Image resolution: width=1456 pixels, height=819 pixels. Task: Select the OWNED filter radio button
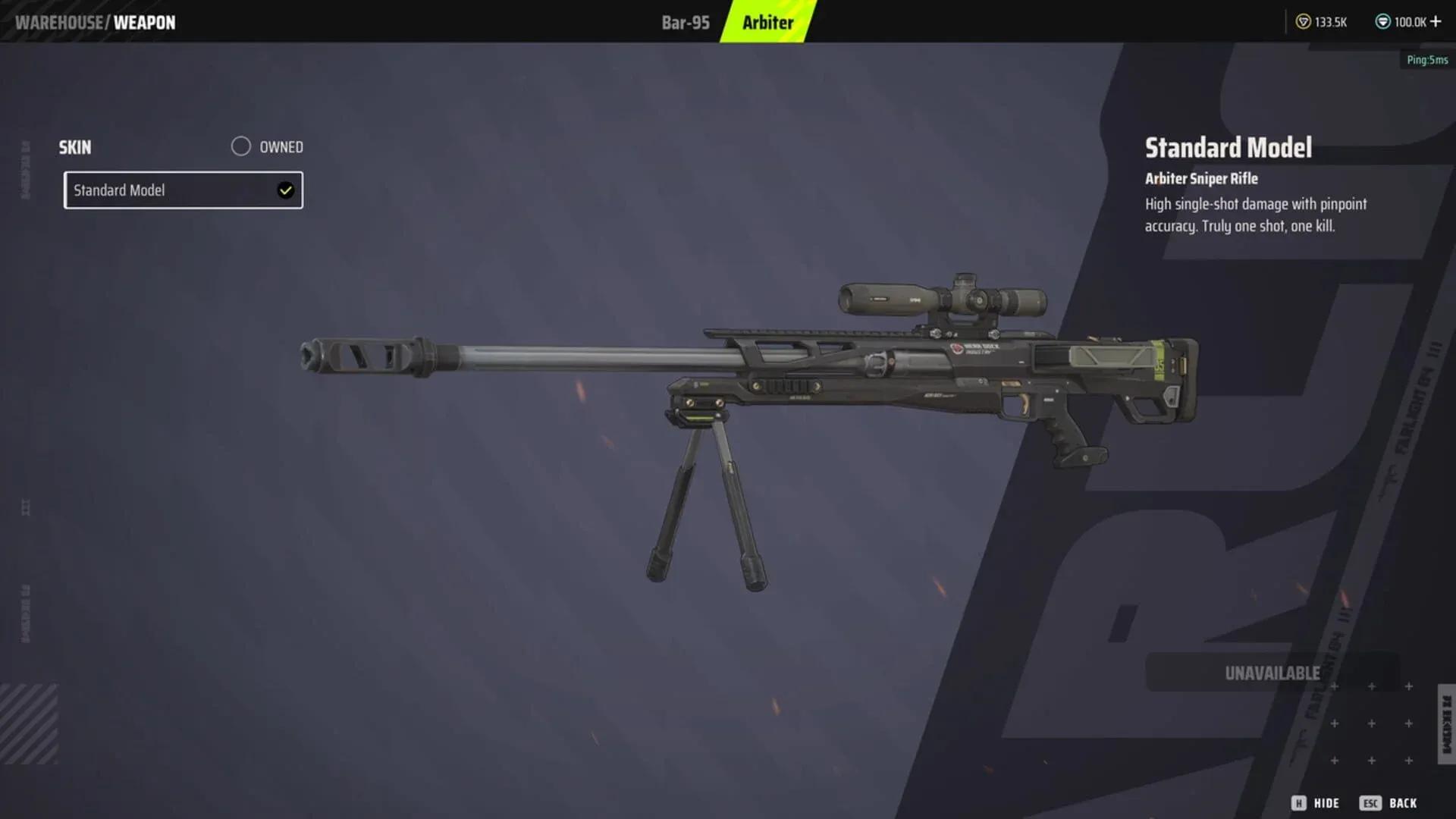click(241, 146)
